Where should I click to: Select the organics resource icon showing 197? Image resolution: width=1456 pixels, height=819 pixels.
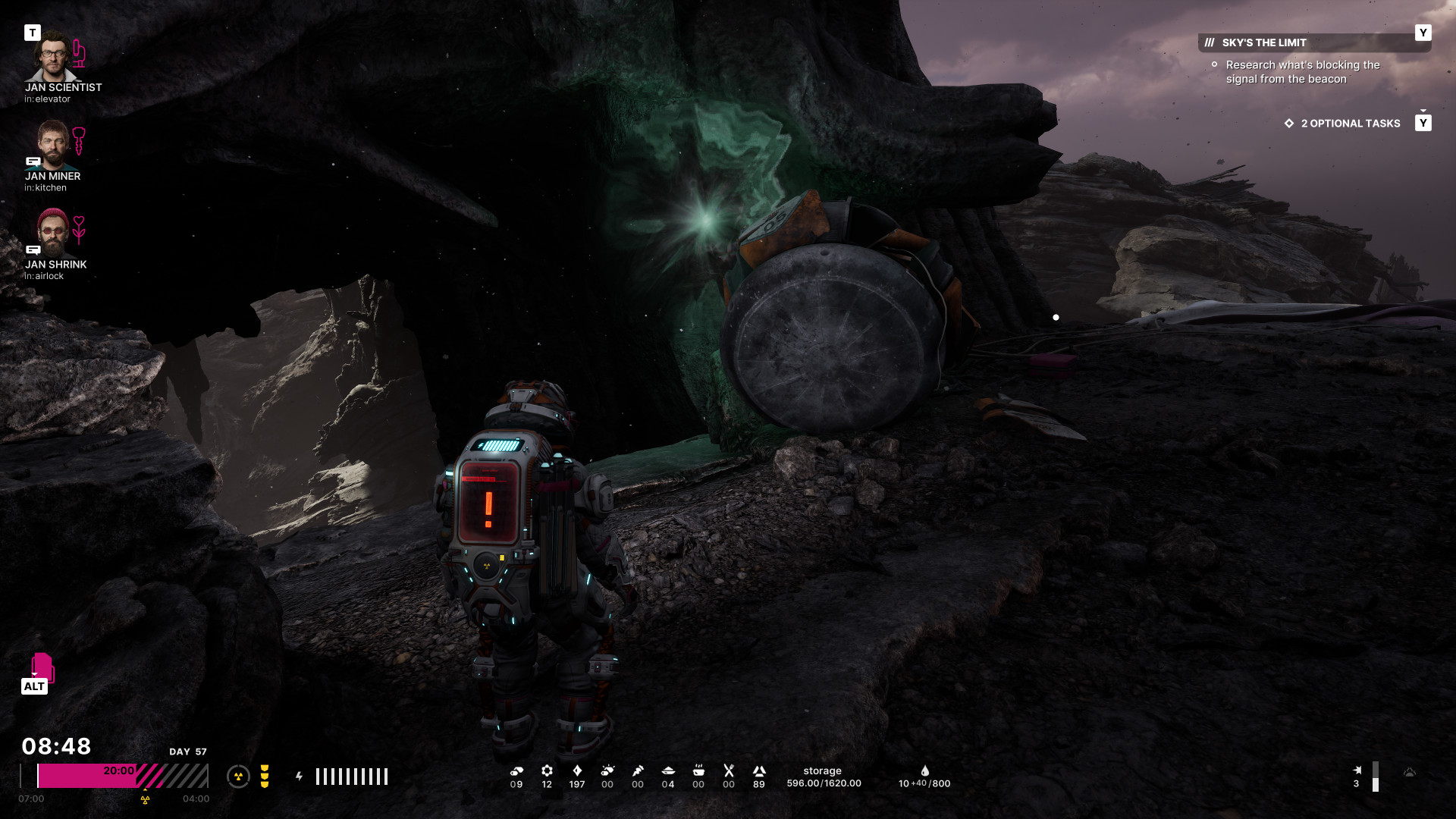point(577,771)
